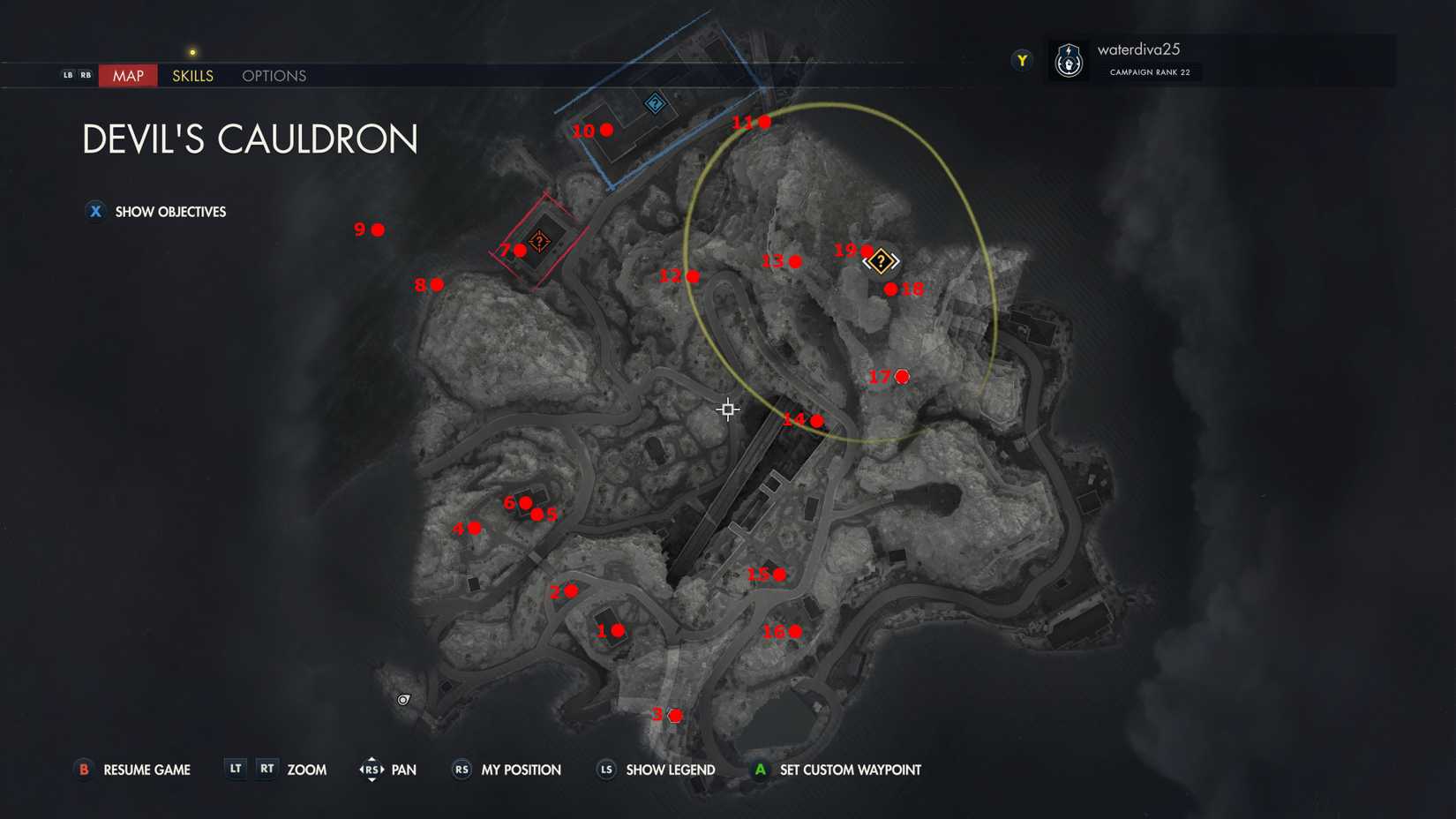Click the RB shoulder button prompt

[x=86, y=75]
